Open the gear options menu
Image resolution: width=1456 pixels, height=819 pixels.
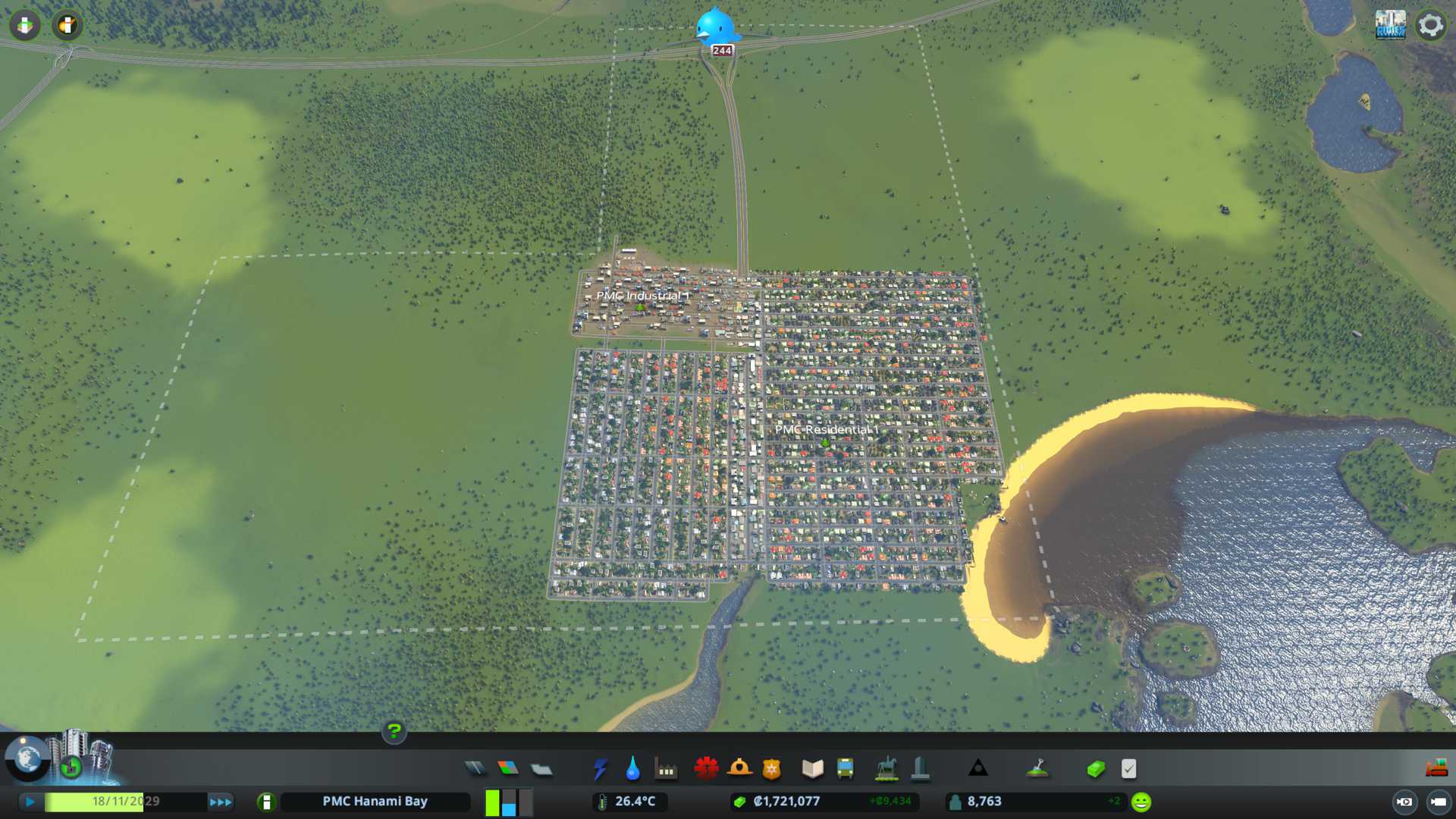[1430, 25]
